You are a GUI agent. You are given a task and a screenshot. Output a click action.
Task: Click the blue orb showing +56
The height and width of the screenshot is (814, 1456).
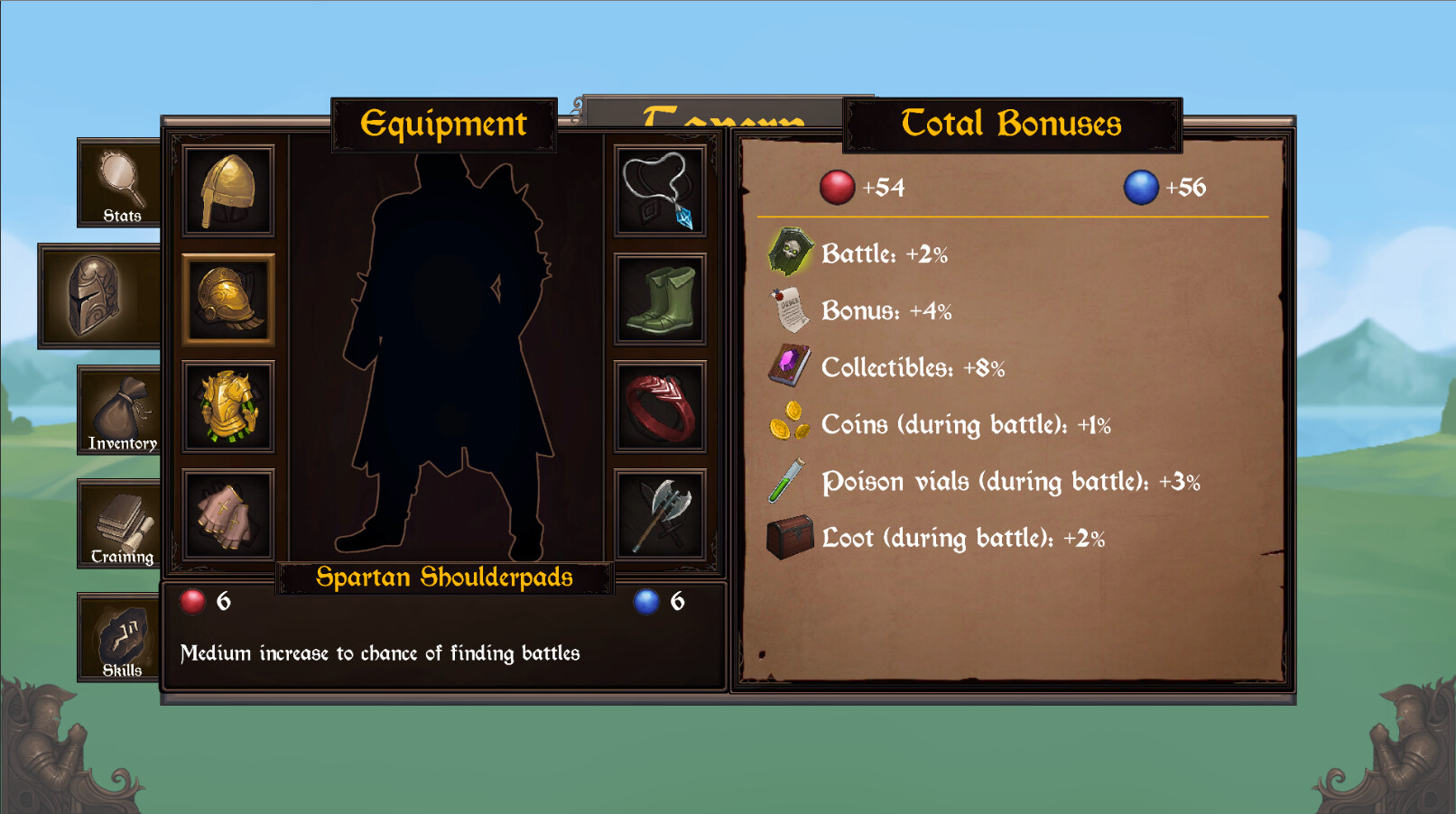[x=1143, y=188]
